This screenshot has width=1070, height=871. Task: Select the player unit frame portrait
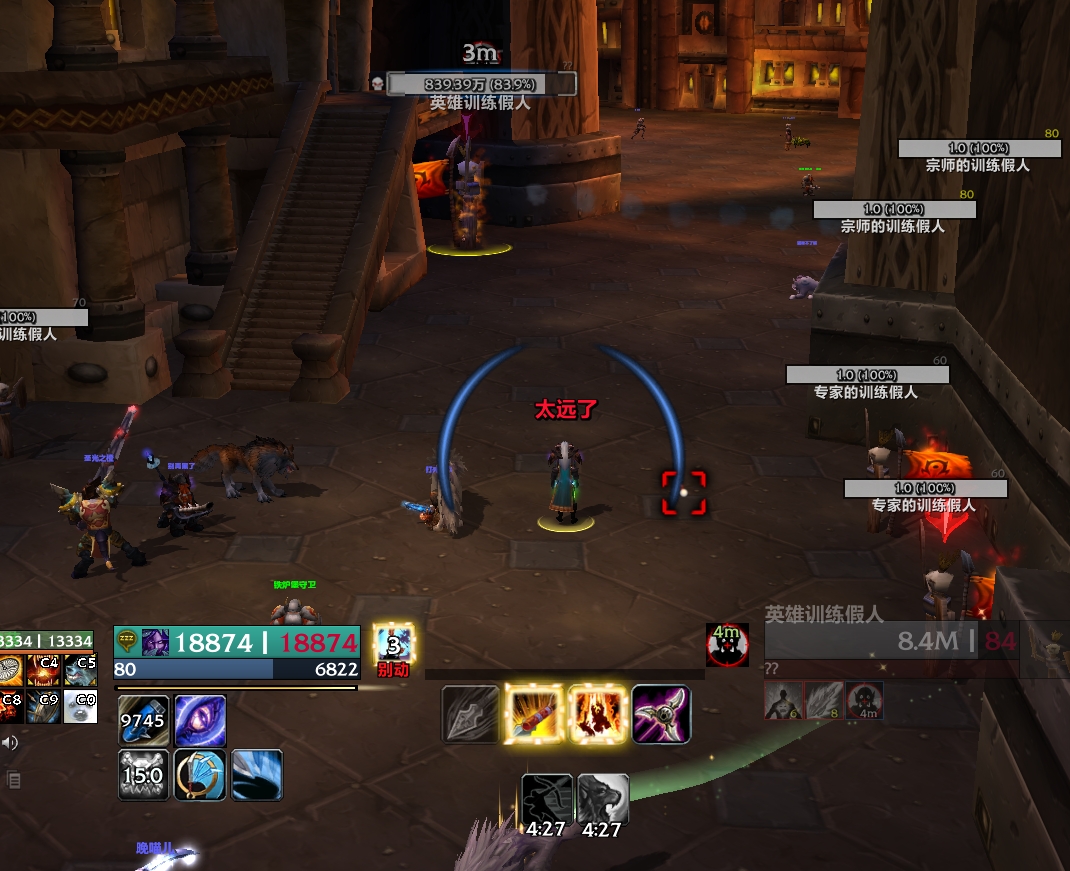point(155,642)
